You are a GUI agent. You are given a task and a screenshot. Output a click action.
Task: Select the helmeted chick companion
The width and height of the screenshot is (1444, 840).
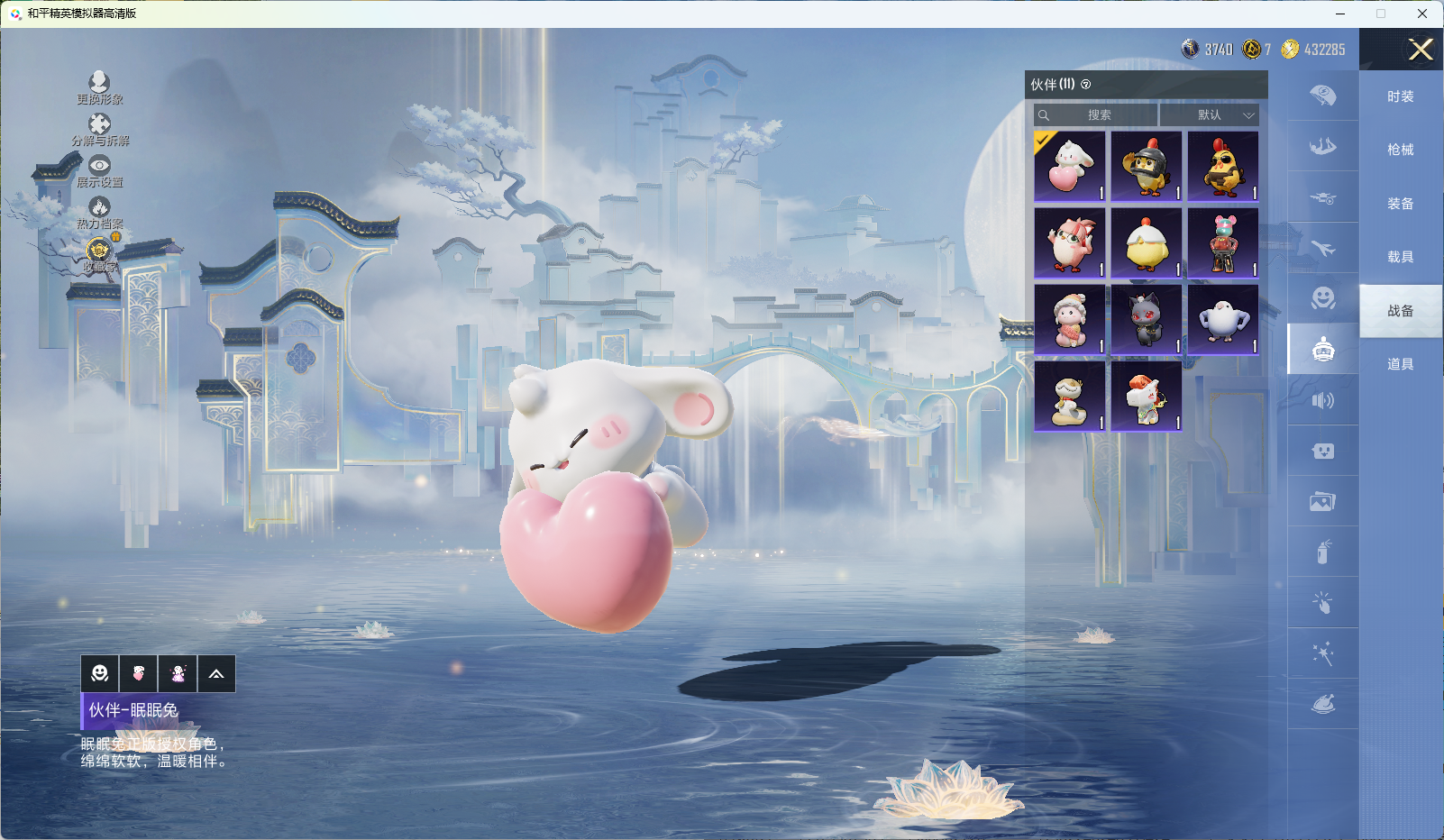tap(1146, 167)
